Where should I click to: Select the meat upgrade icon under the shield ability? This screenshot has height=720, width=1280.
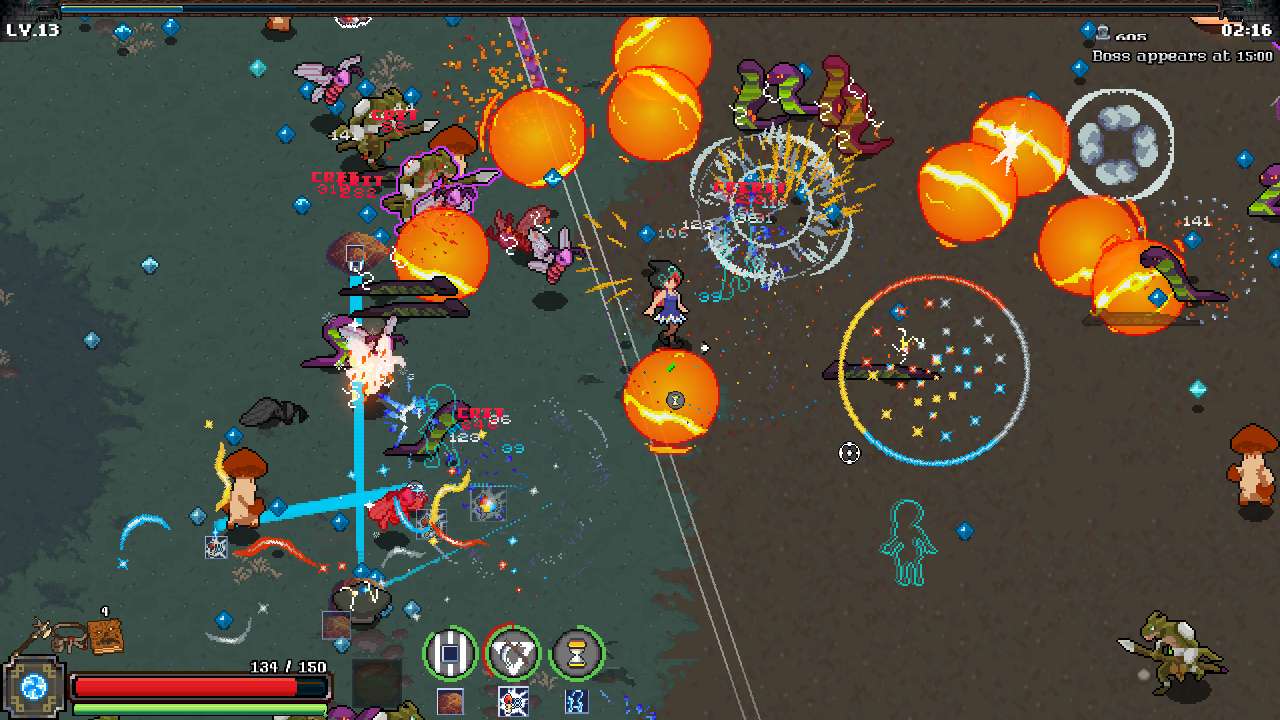[450, 701]
